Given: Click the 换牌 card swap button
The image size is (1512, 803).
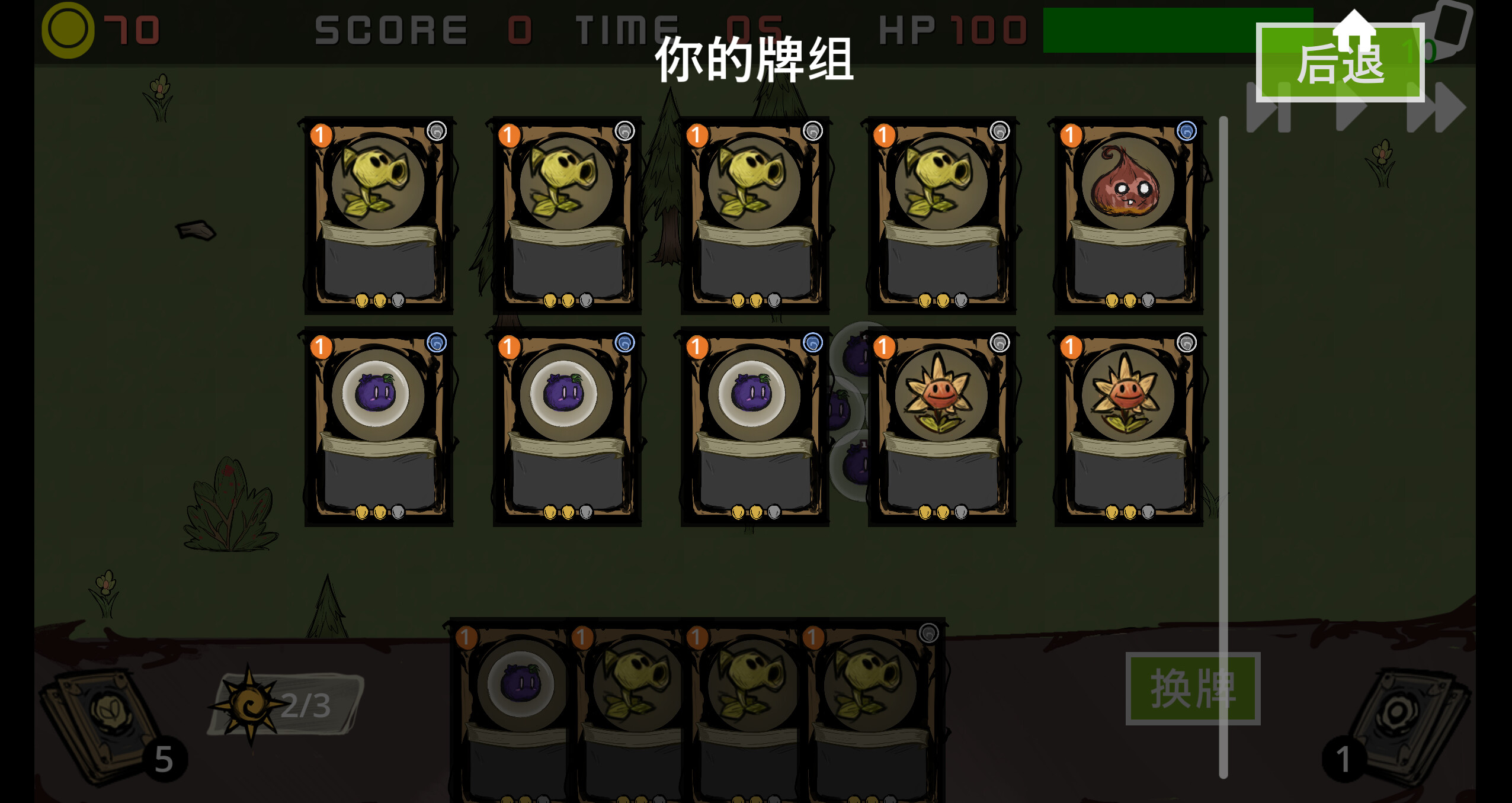Looking at the screenshot, I should point(1192,687).
